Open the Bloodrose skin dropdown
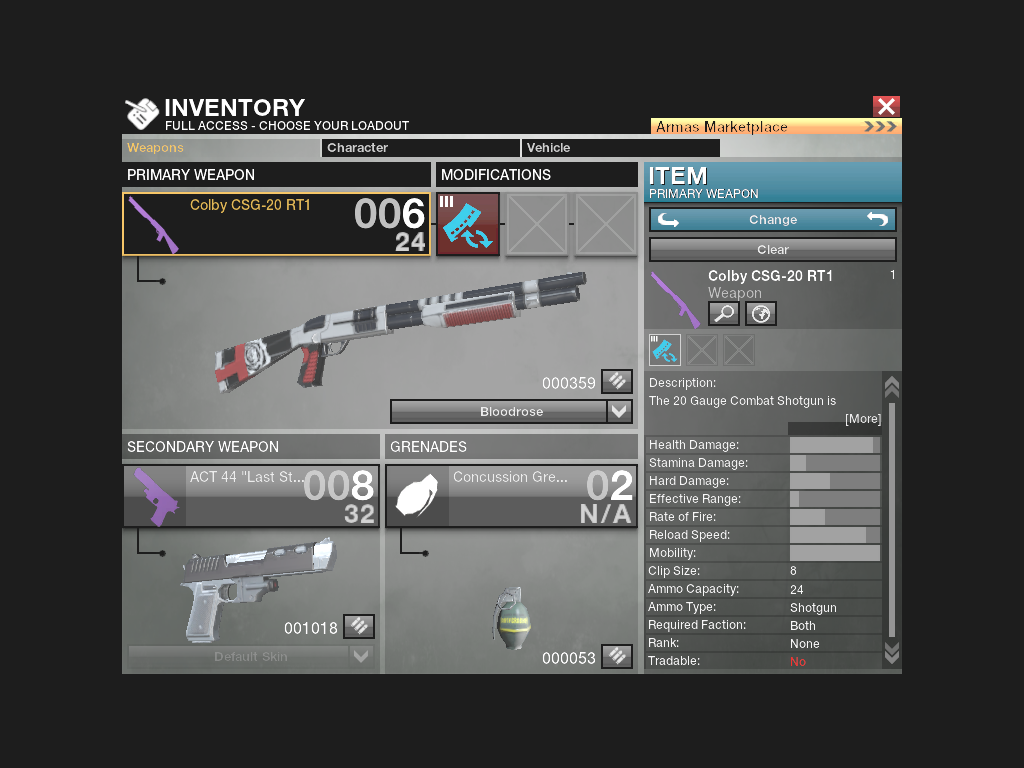The width and height of the screenshot is (1024, 768). tap(620, 411)
